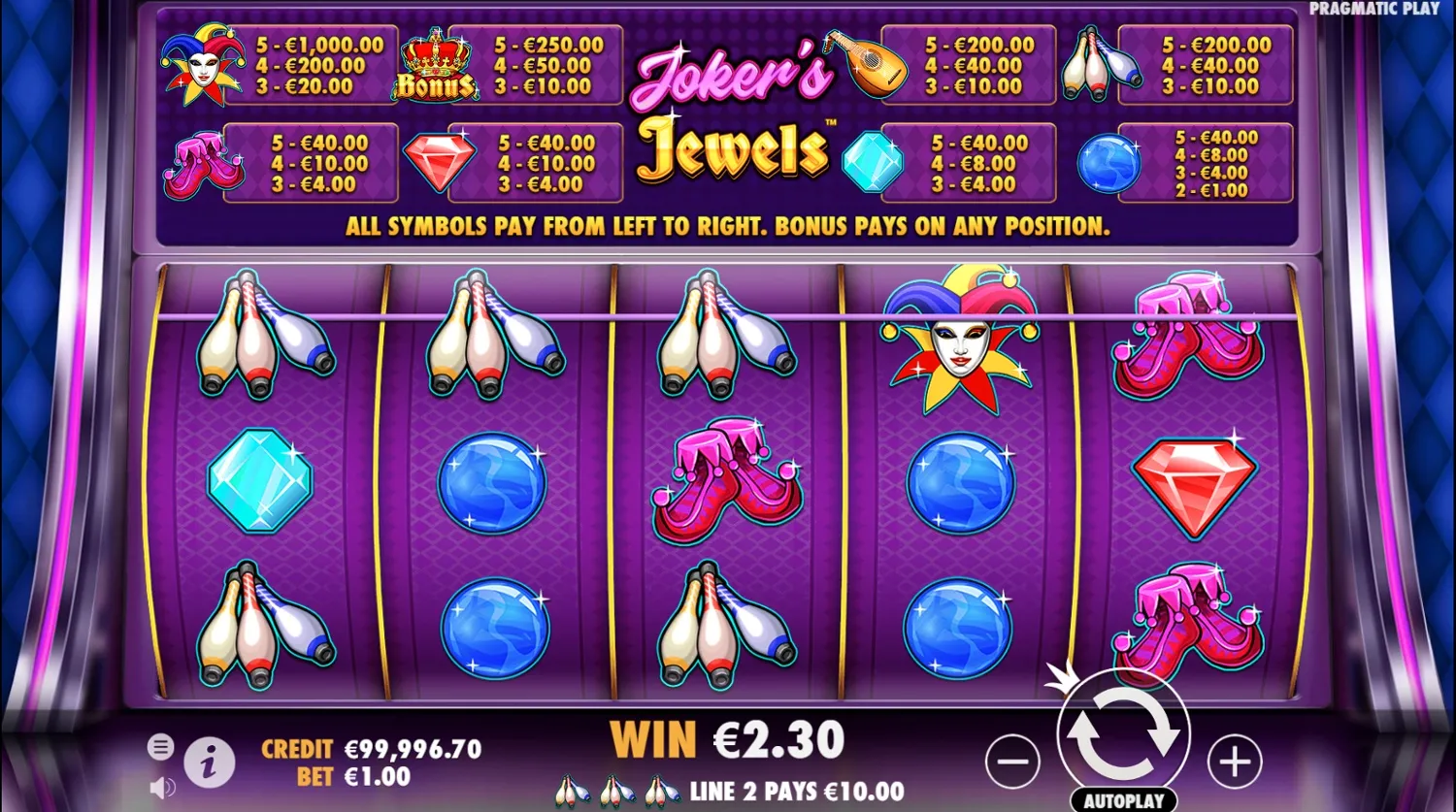Enable Autoplay mode
The width and height of the screenshot is (1456, 812).
pyautogui.click(x=1123, y=798)
